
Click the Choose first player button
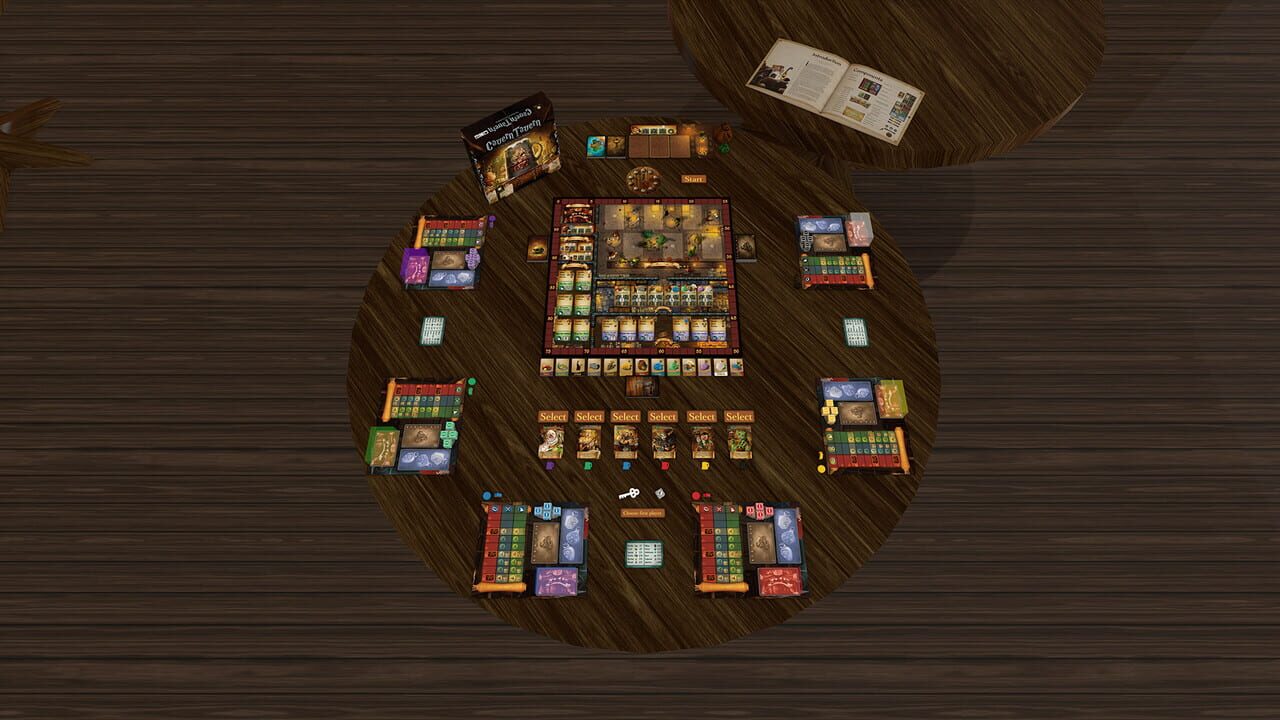644,512
